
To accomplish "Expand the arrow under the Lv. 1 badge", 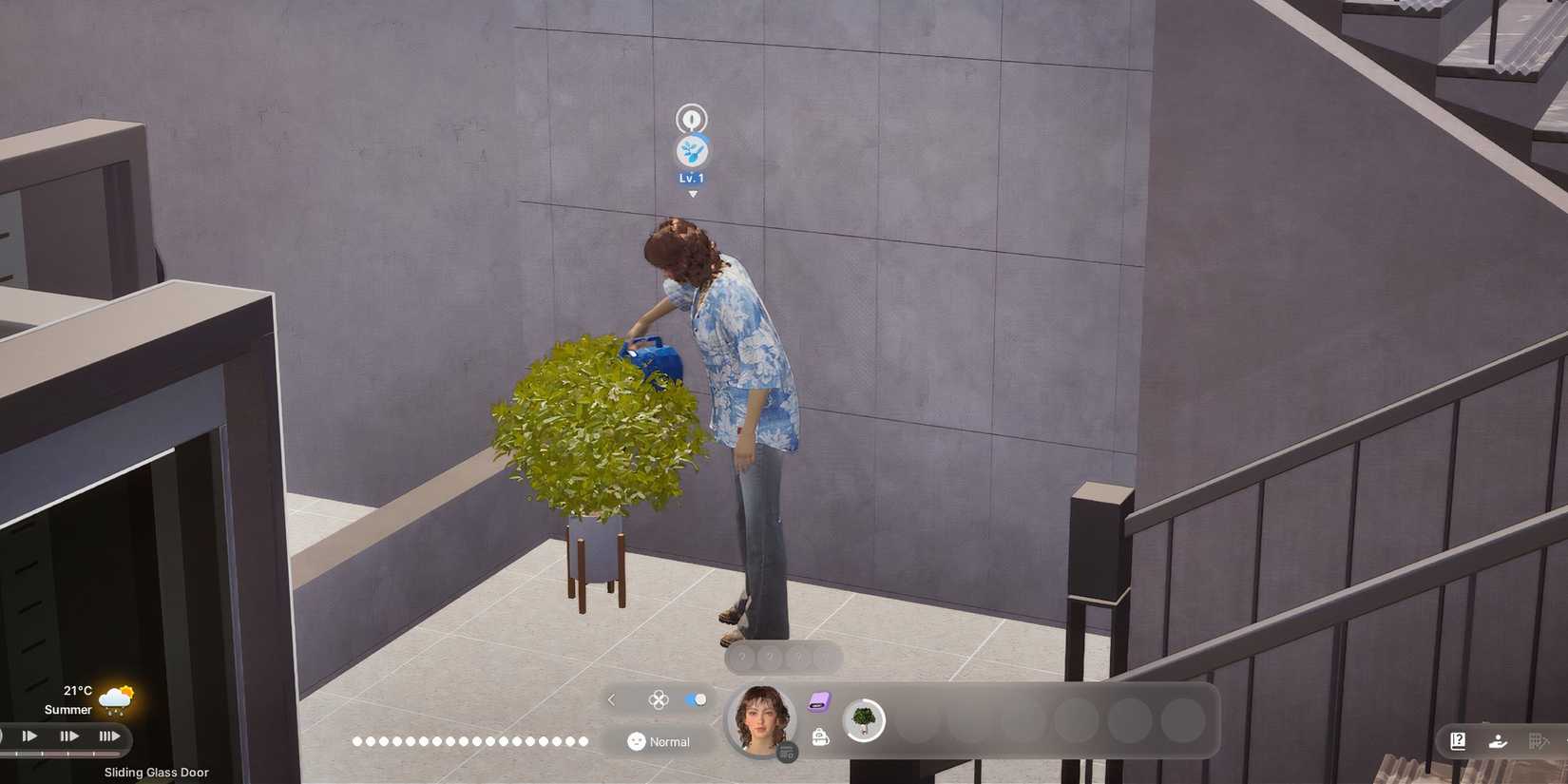I will click(692, 193).
